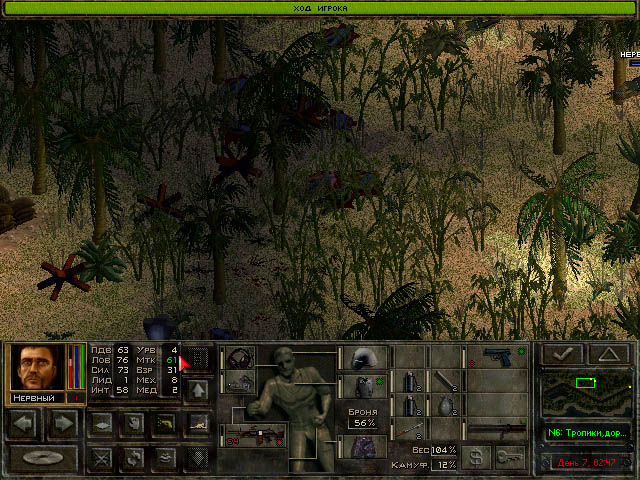End the turn with the checkmark button
Viewport: 640px width, 480px height.
[x=562, y=353]
